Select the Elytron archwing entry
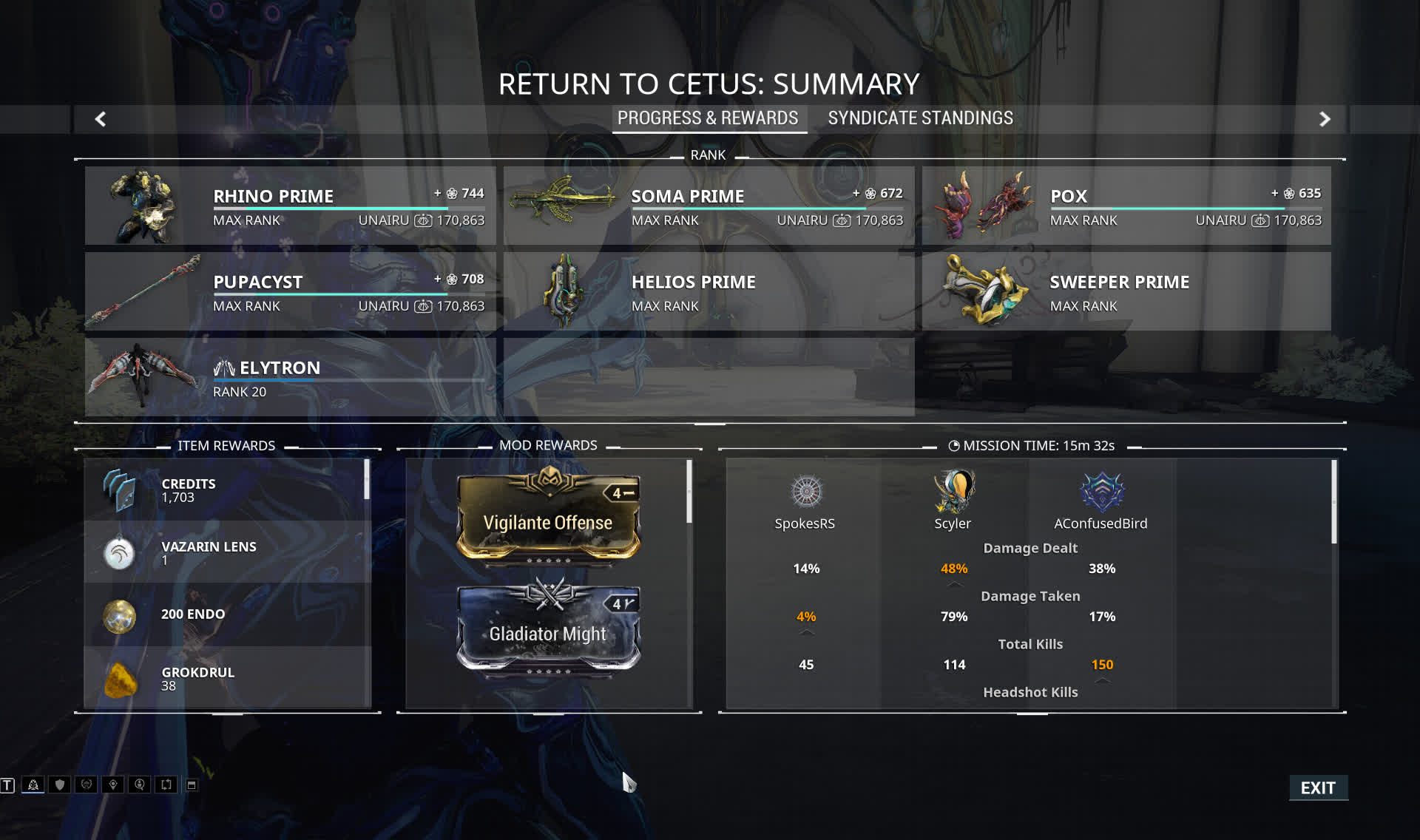Viewport: 1420px width, 840px height. tap(290, 377)
